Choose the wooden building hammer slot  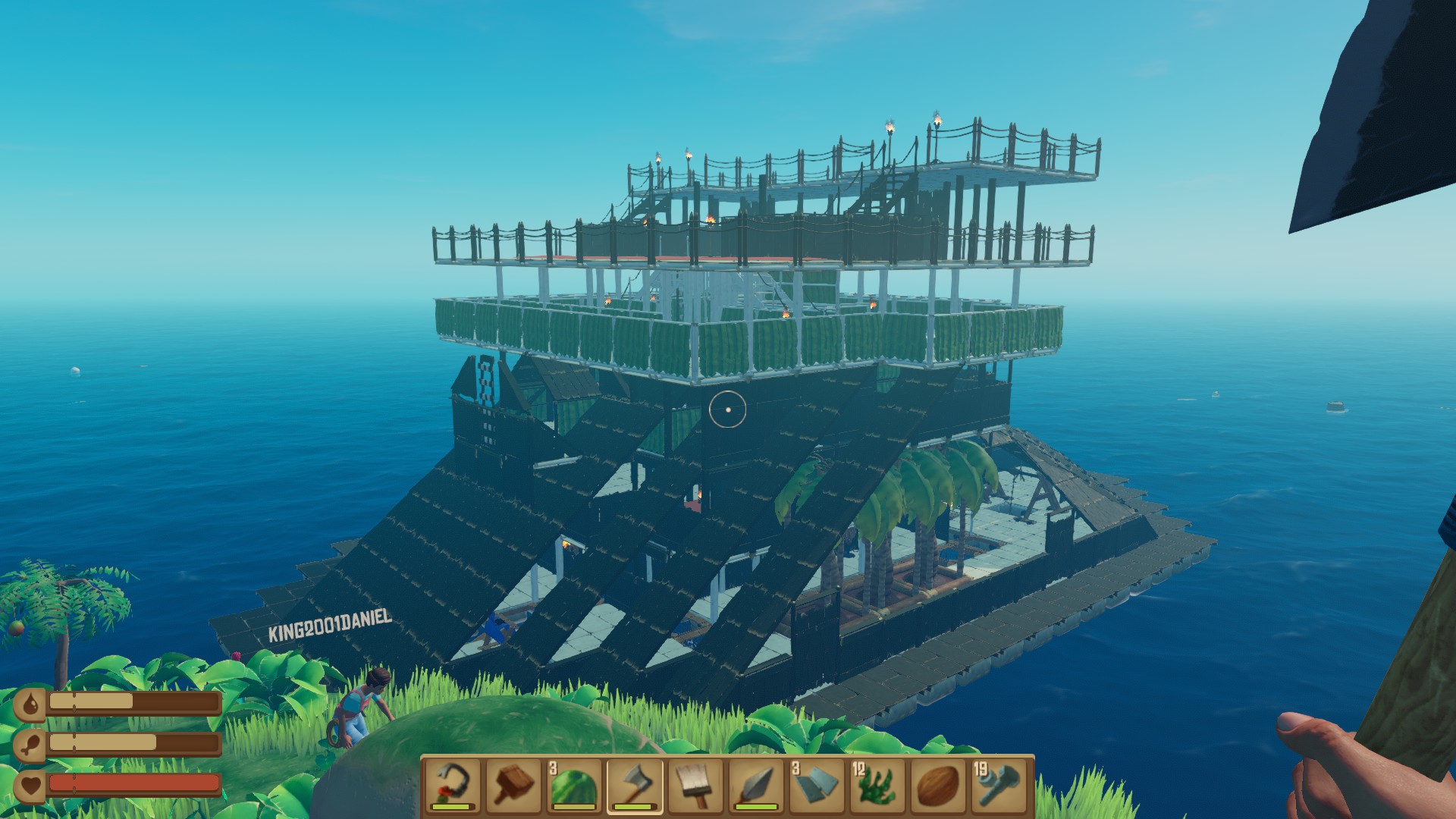coord(513,785)
